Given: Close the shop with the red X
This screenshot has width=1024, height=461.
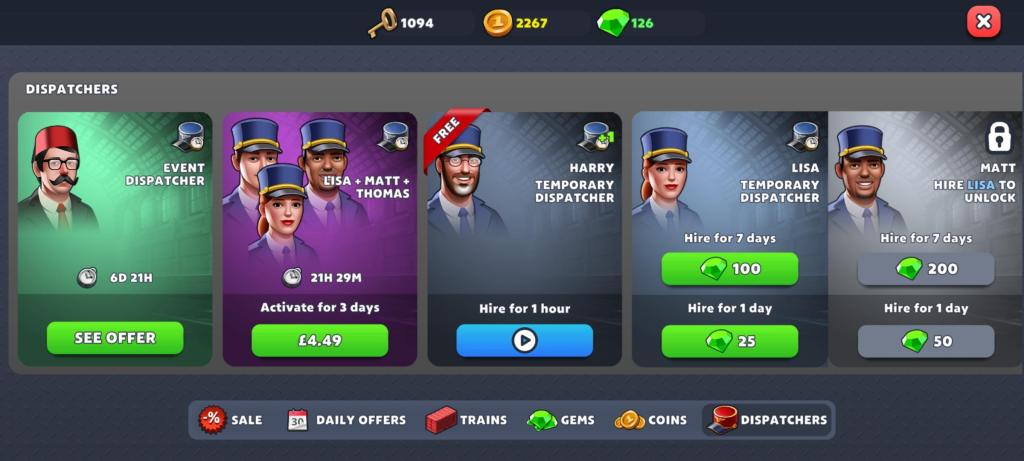Looking at the screenshot, I should [x=983, y=22].
